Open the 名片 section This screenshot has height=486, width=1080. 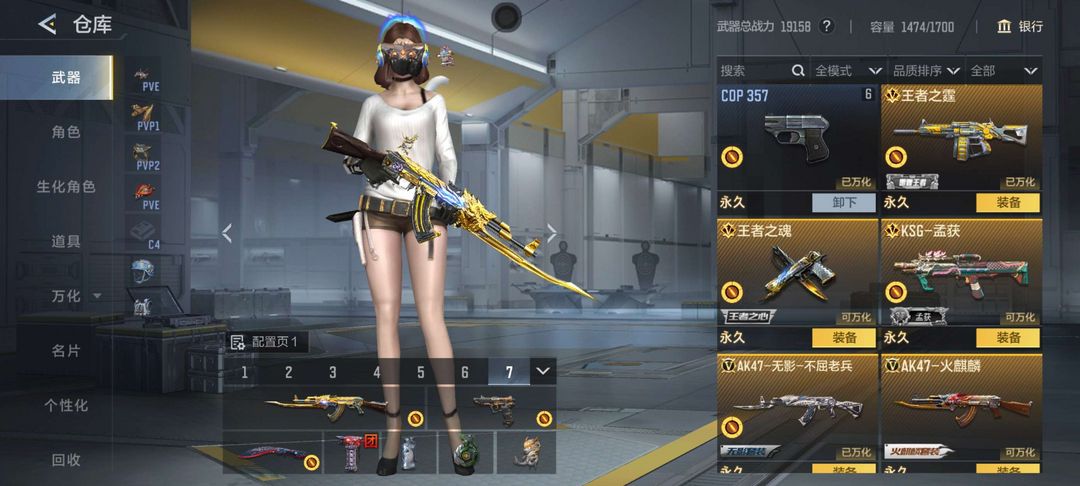click(x=66, y=351)
